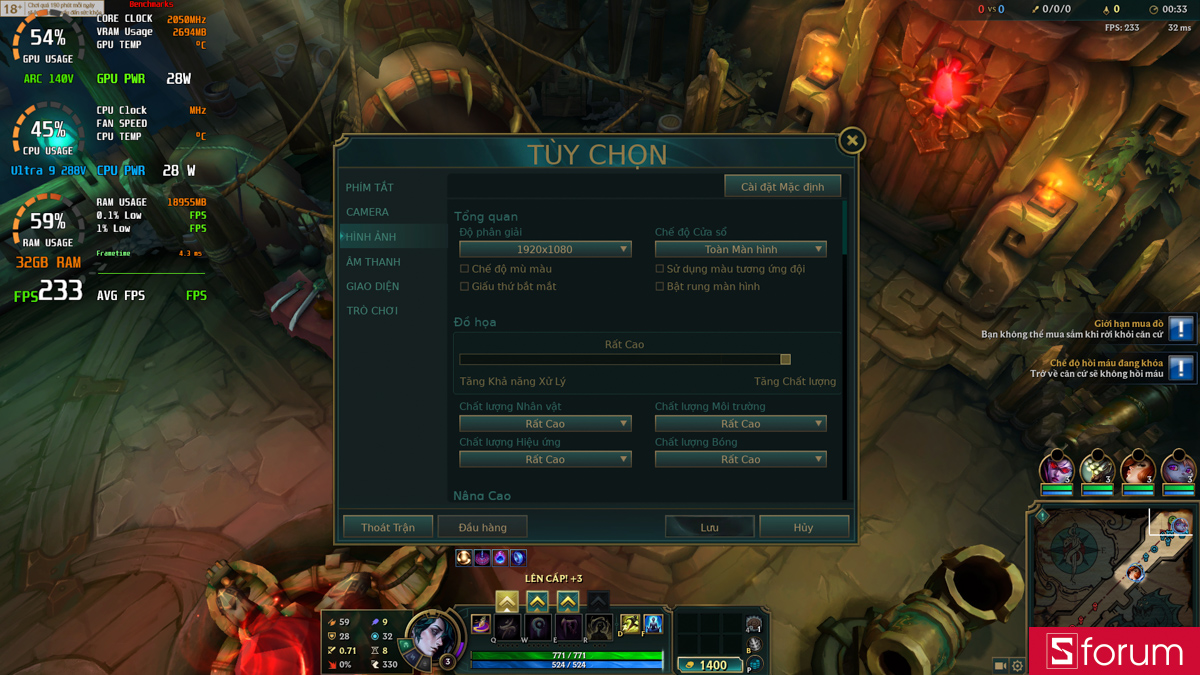Open the Chất lượng Nhân vật dropdown
The image size is (1200, 675).
click(545, 424)
